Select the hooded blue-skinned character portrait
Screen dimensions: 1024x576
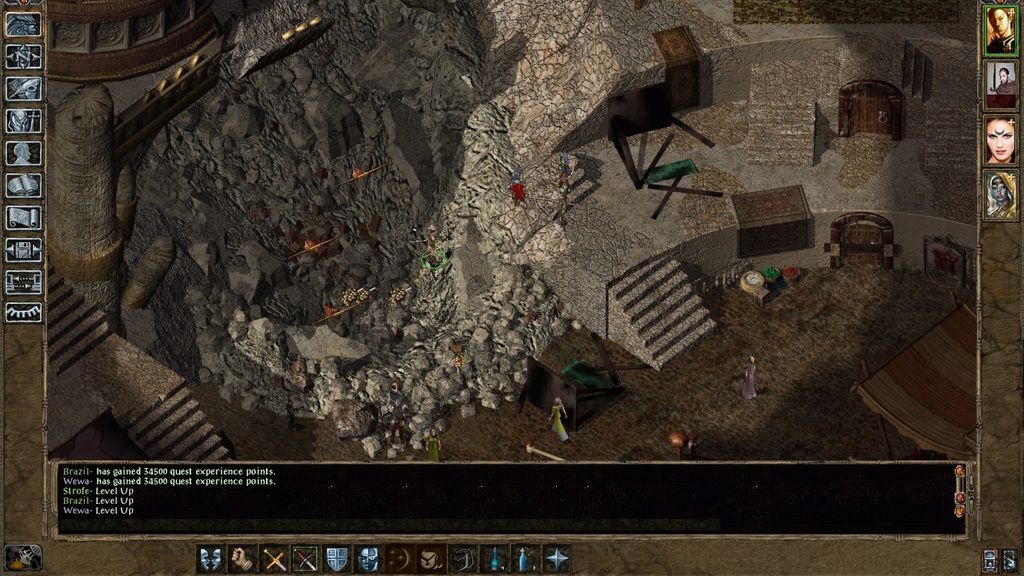click(x=1000, y=195)
